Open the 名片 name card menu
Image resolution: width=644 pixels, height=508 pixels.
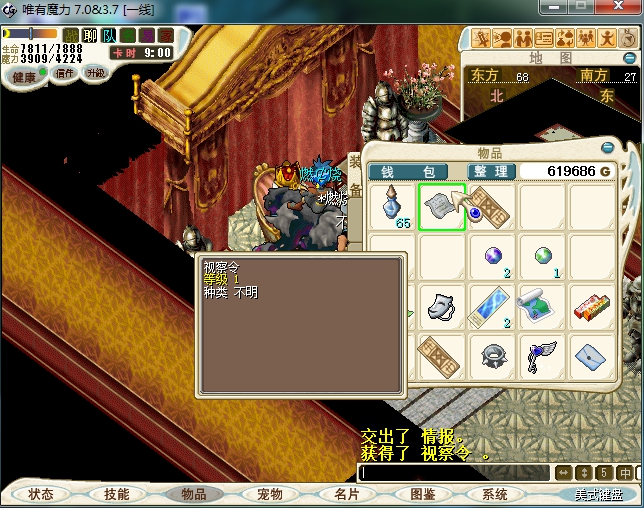(x=345, y=494)
